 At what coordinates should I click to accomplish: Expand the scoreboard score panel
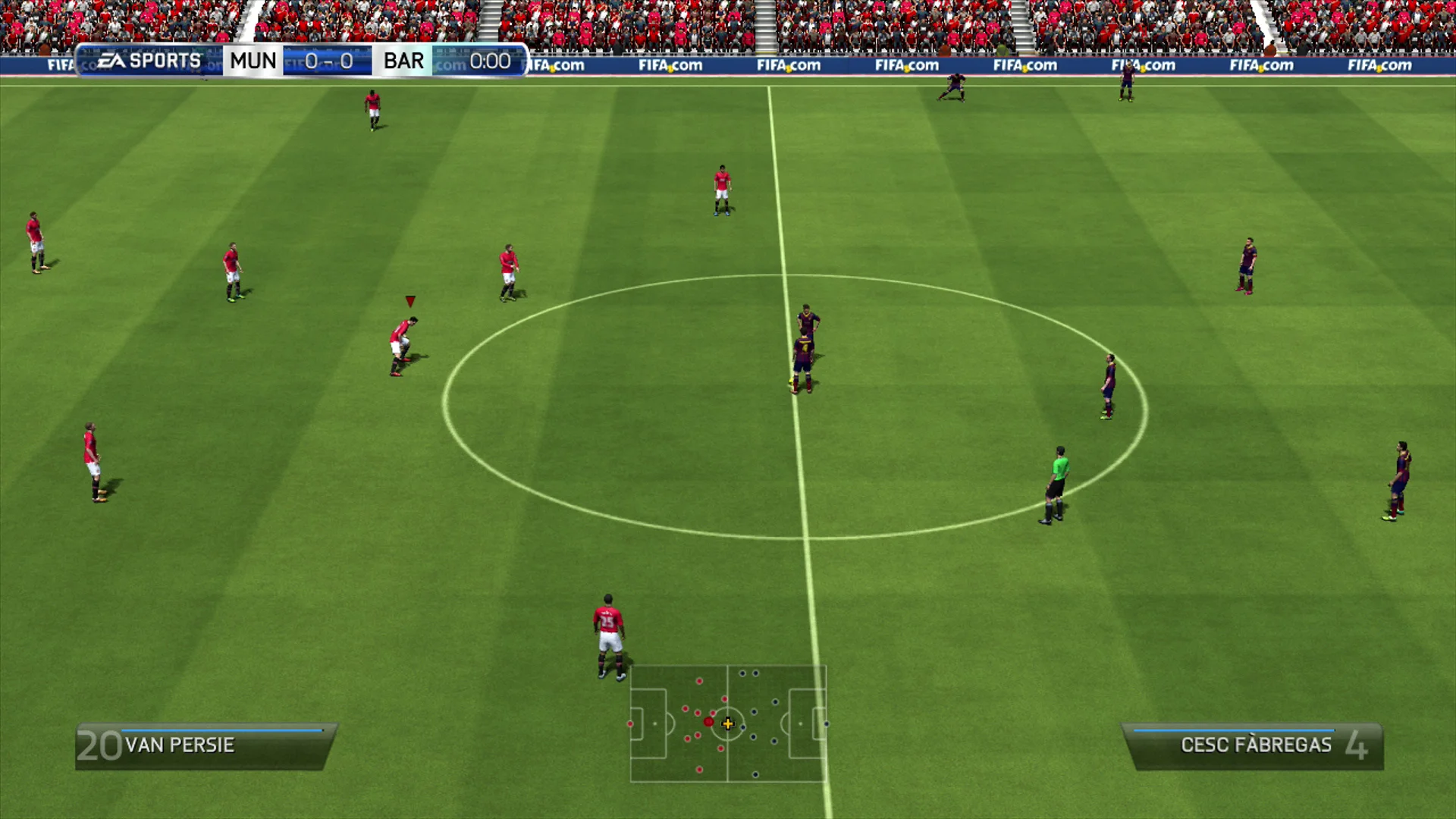point(326,61)
